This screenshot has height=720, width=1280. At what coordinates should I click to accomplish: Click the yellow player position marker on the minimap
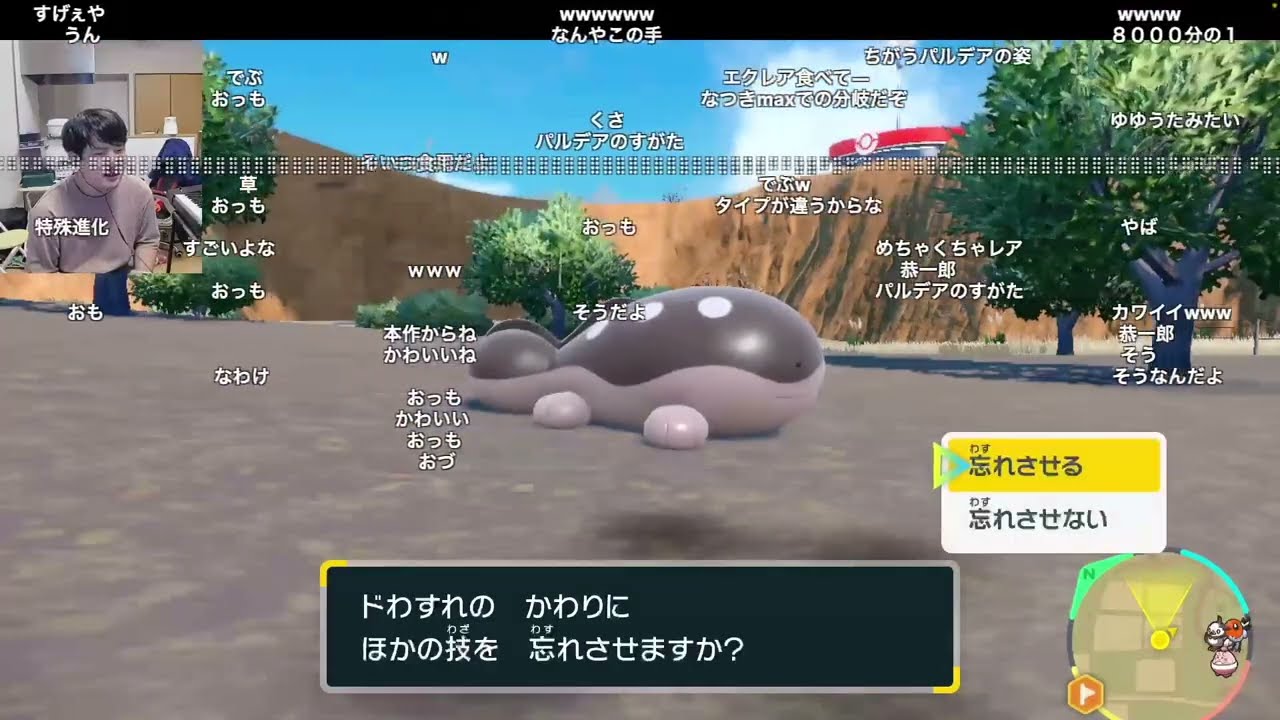(x=1160, y=640)
